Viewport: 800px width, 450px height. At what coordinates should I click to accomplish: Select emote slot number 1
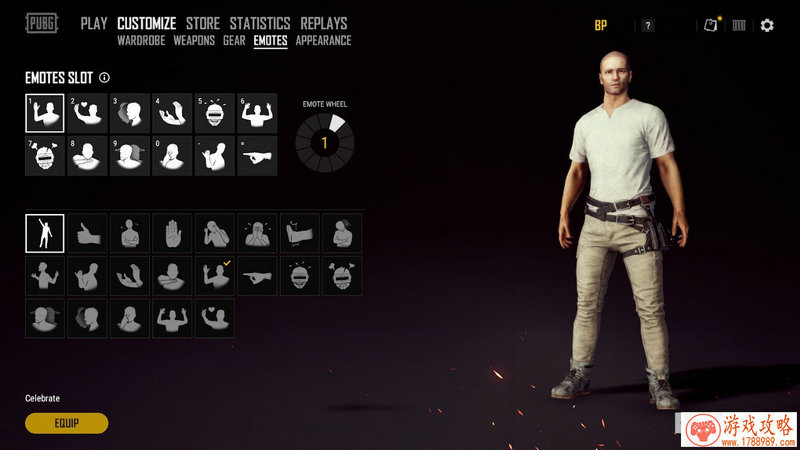[x=44, y=113]
